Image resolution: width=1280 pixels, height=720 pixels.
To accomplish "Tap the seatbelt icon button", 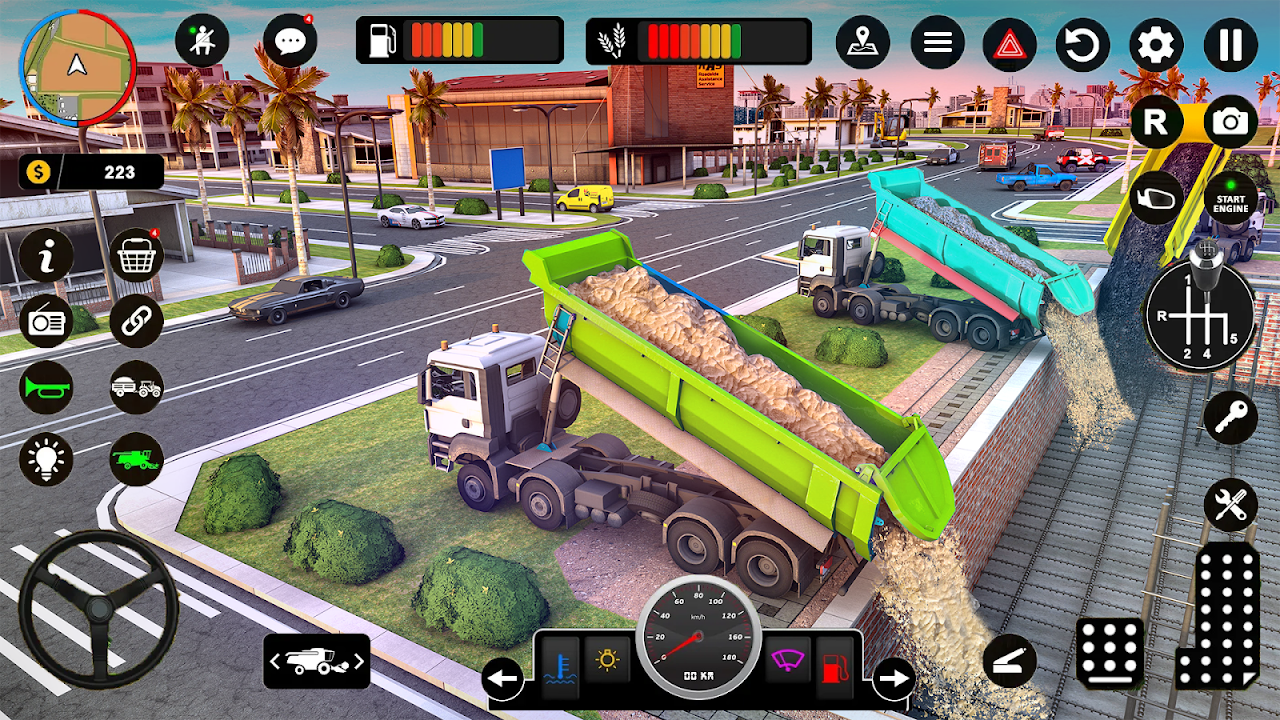I will pyautogui.click(x=202, y=41).
